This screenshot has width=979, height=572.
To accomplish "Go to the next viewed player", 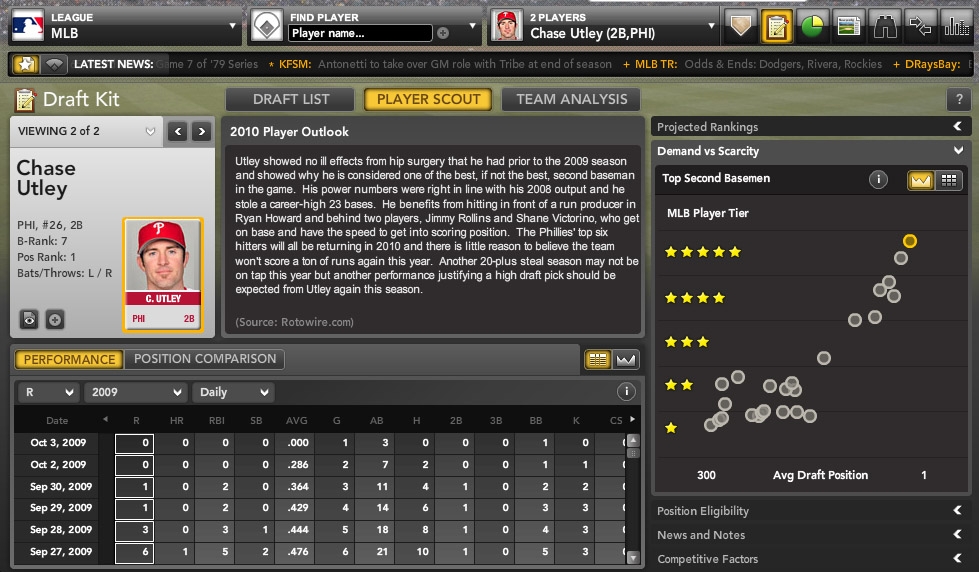I will pos(202,131).
